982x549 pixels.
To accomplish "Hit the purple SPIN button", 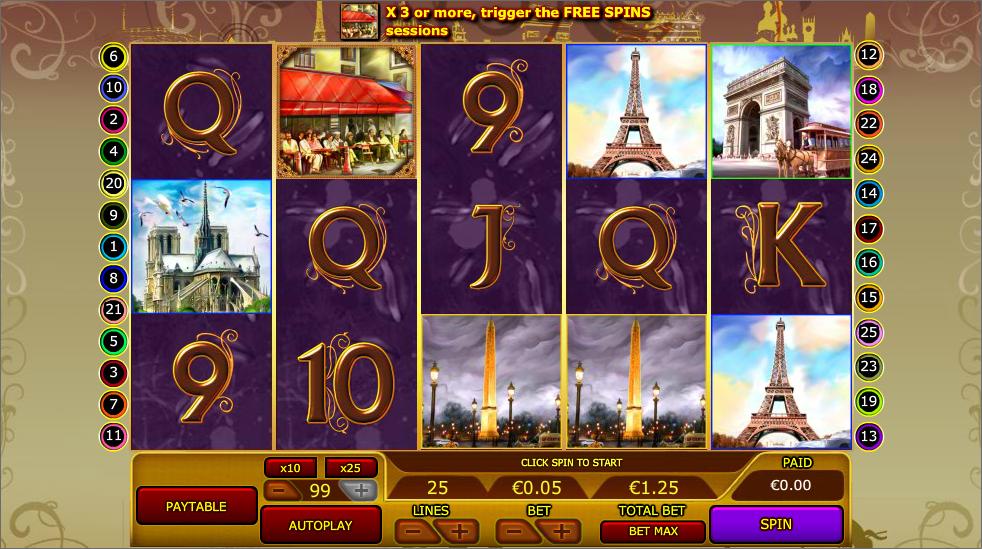I will point(776,524).
